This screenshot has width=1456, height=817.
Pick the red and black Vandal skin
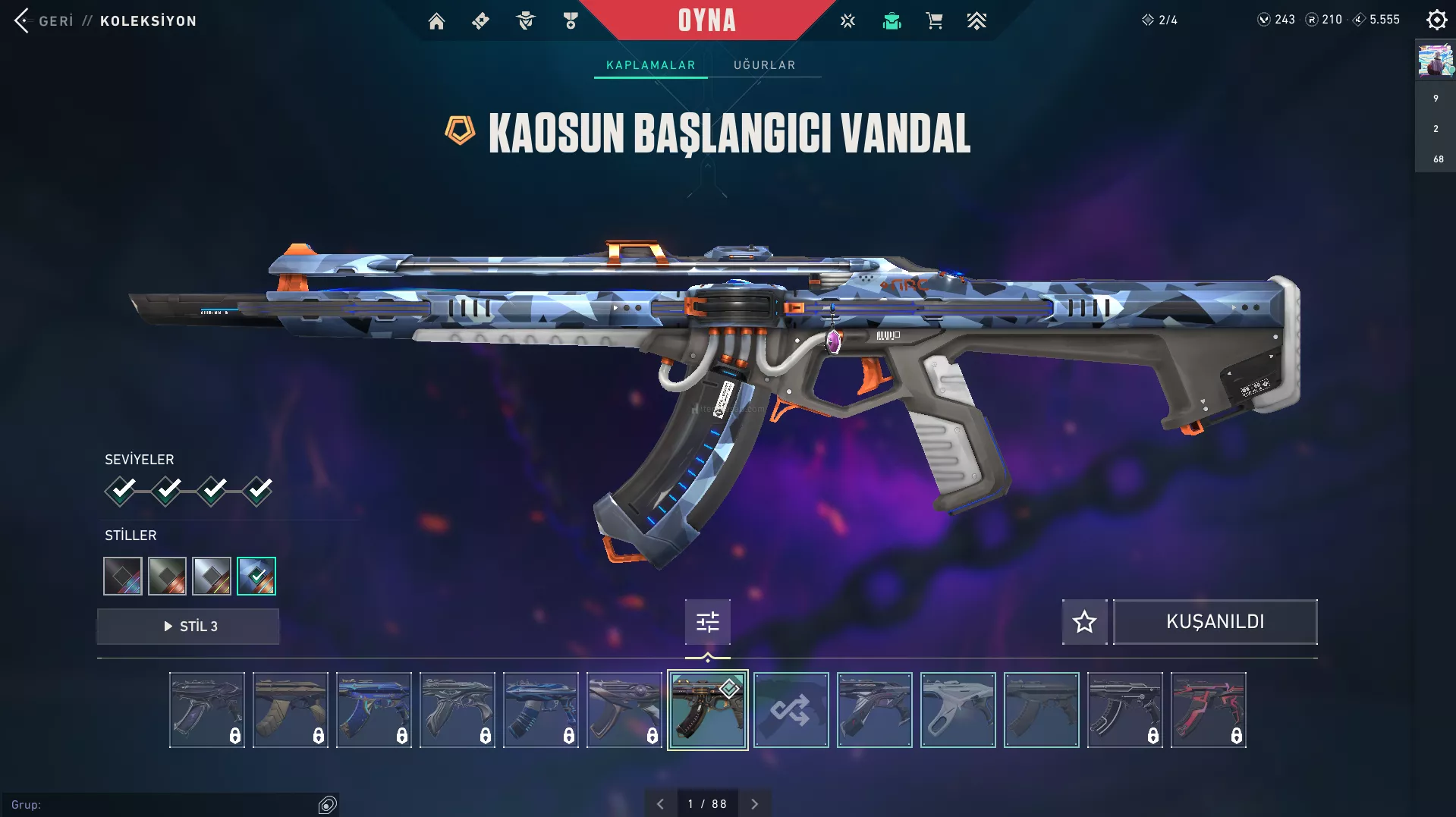1208,710
